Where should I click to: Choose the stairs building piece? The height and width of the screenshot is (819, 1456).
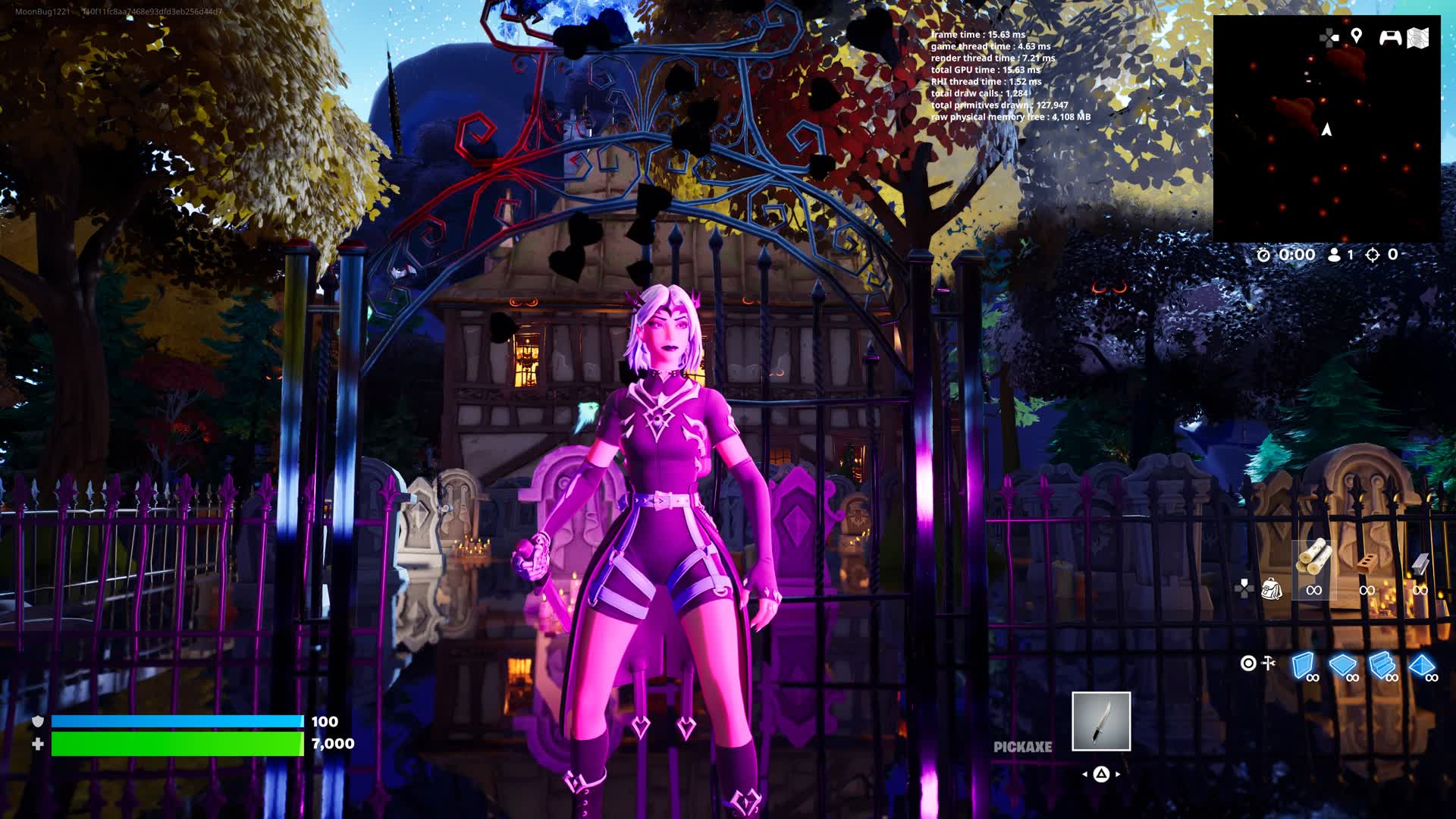(1382, 665)
